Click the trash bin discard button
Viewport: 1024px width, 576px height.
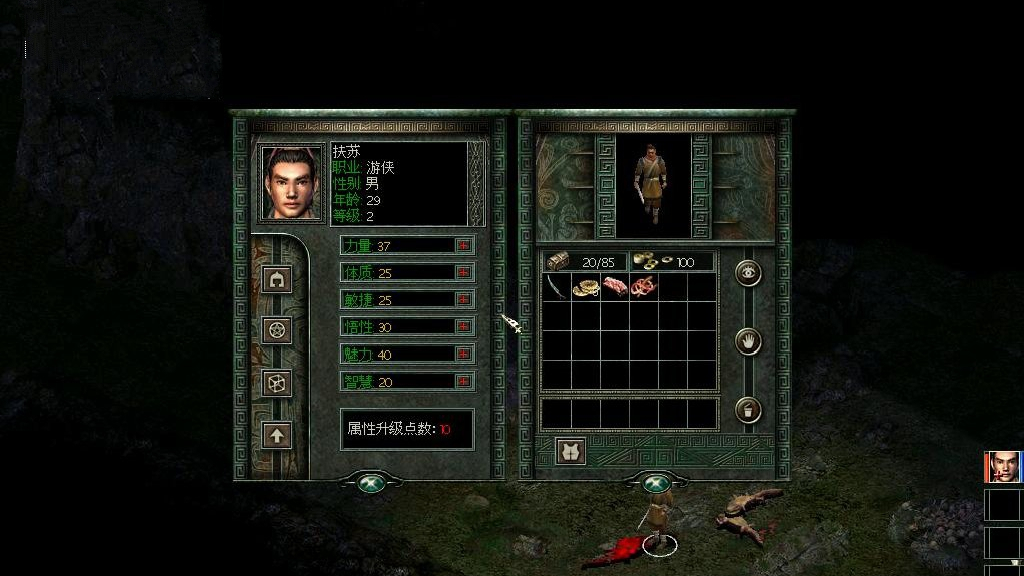(748, 410)
